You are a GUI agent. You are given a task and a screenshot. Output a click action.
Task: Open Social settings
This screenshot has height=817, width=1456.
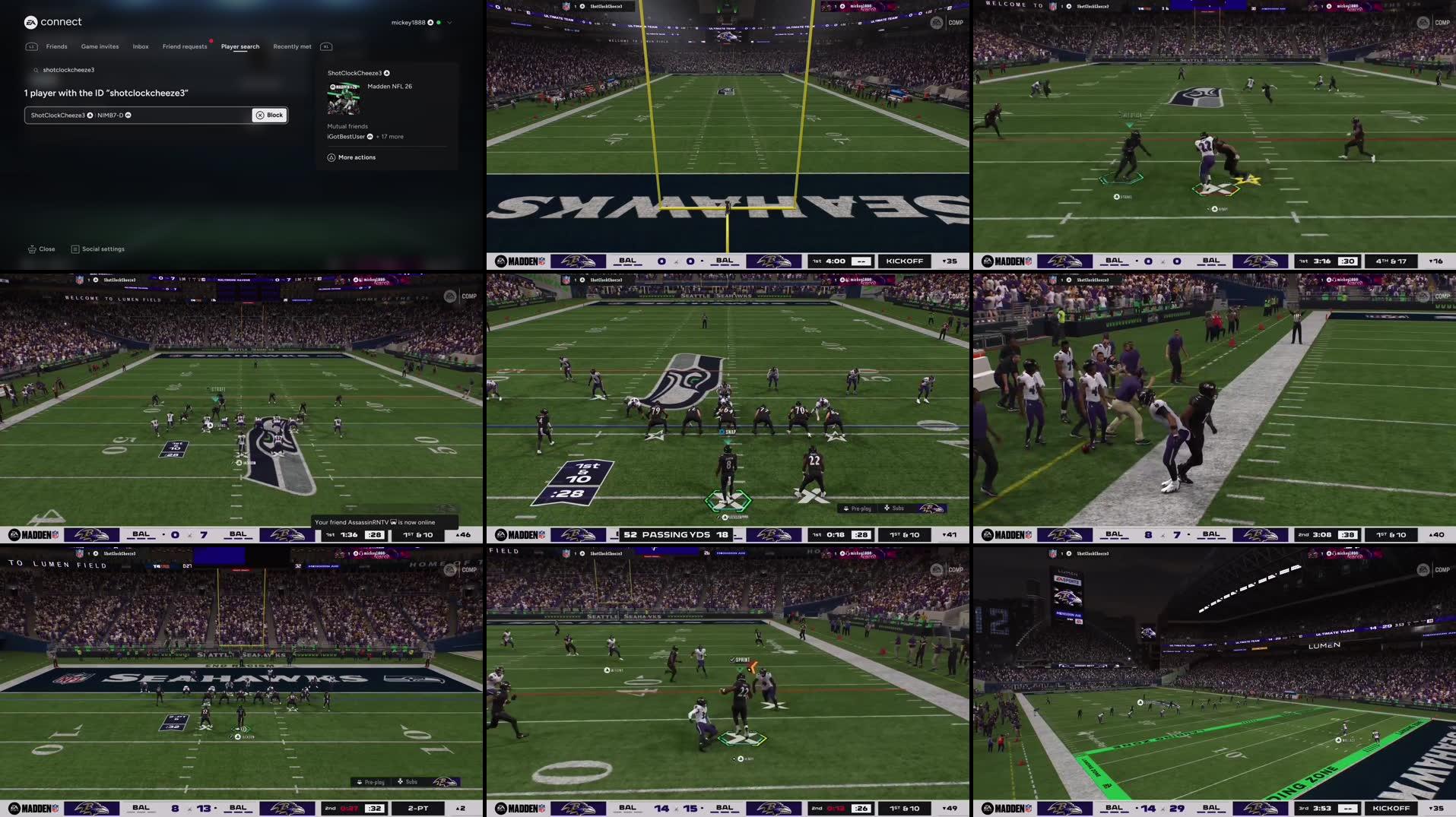tap(98, 249)
